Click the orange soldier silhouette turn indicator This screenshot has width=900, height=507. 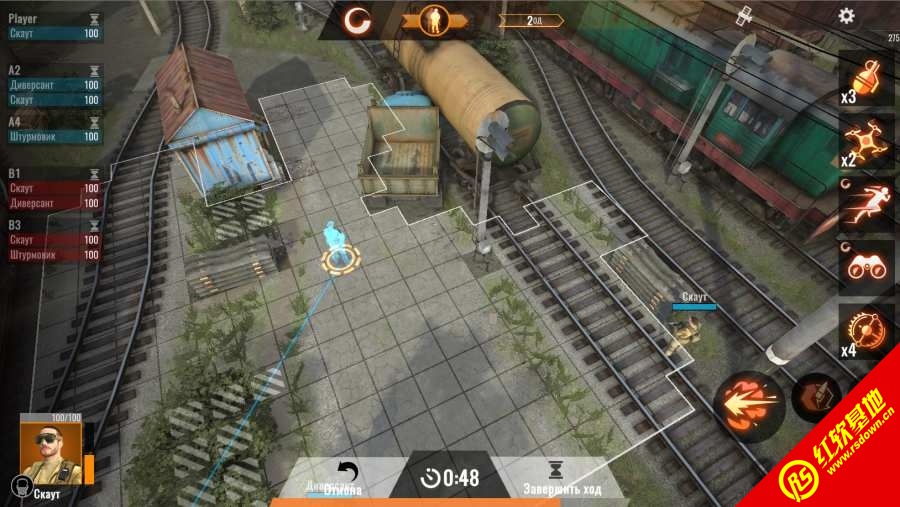(435, 19)
